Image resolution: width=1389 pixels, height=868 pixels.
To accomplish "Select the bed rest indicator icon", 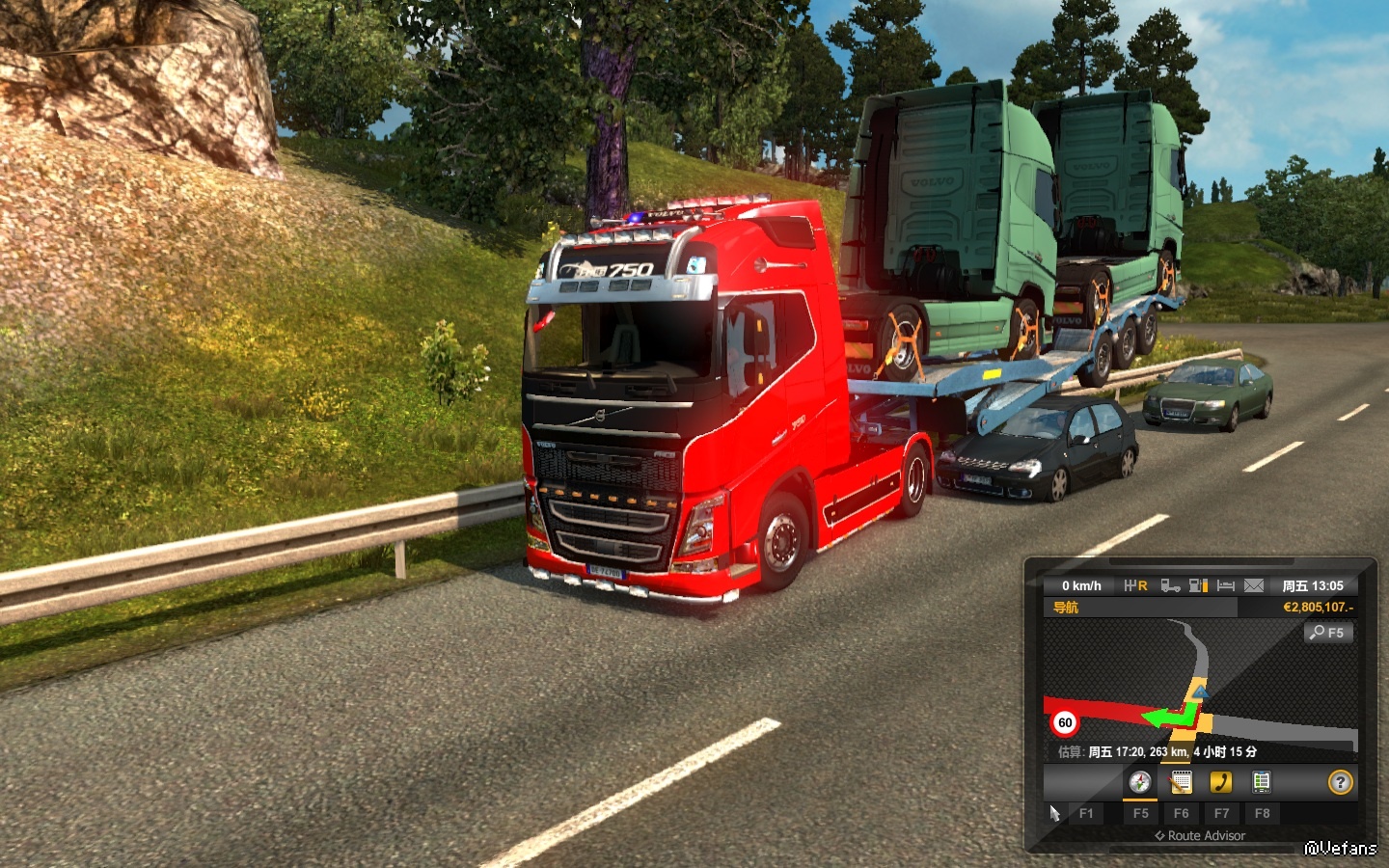I will tap(1226, 585).
